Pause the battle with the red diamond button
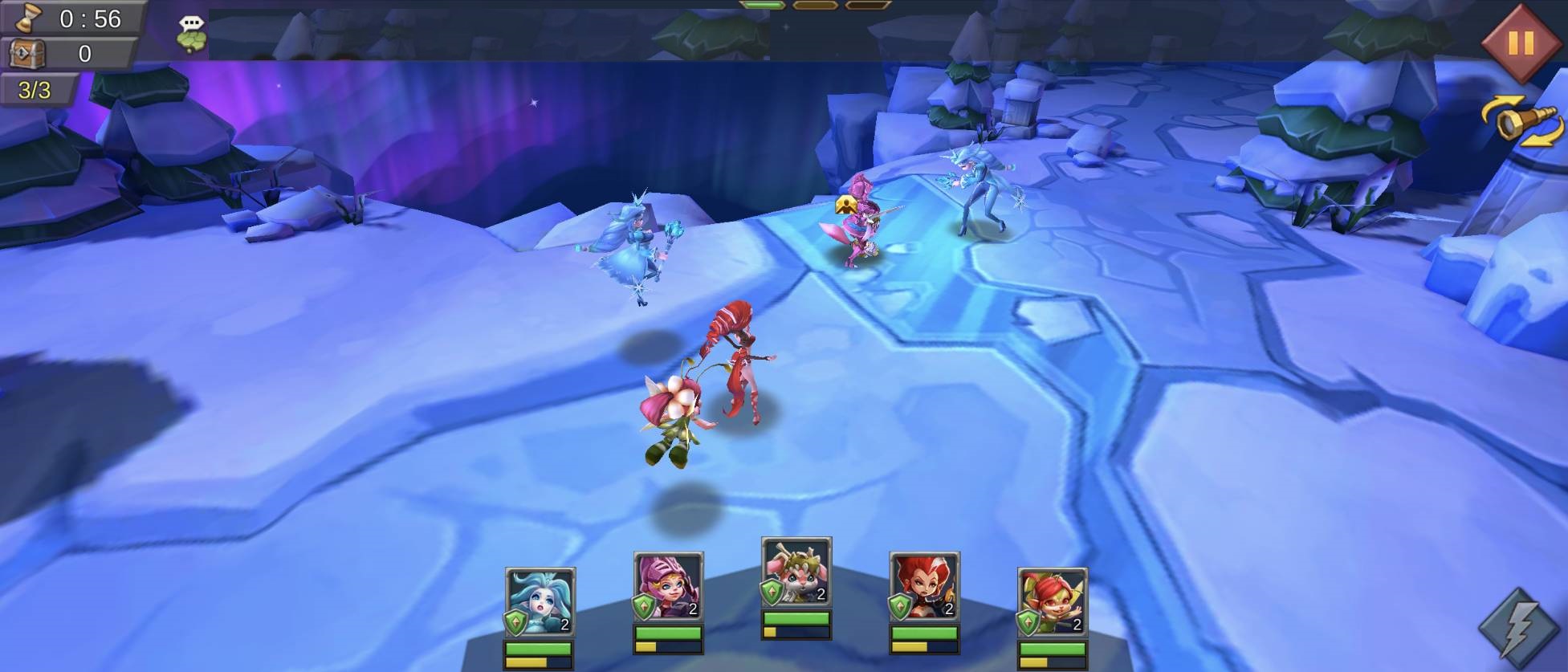This screenshot has height=672, width=1568. pyautogui.click(x=1521, y=43)
